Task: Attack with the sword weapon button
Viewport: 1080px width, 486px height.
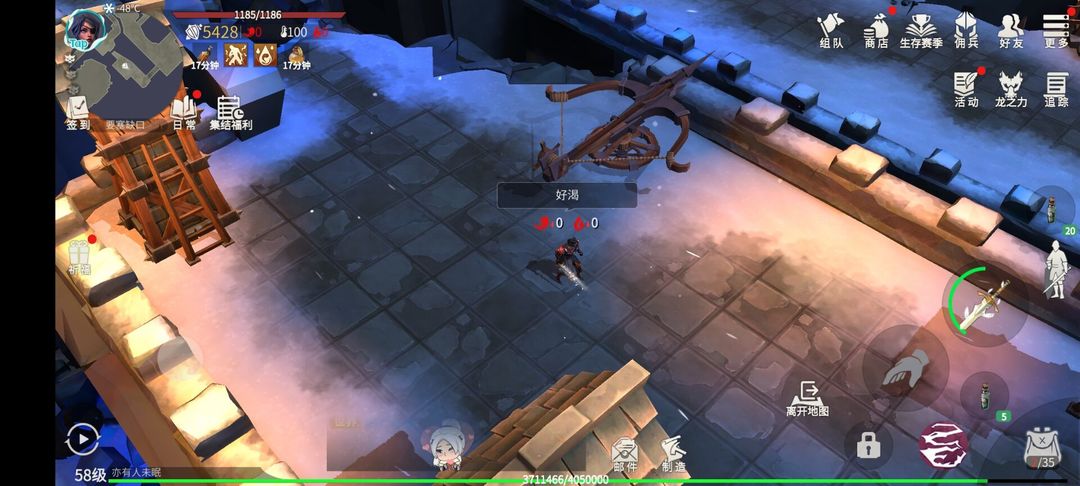Action: click(986, 305)
